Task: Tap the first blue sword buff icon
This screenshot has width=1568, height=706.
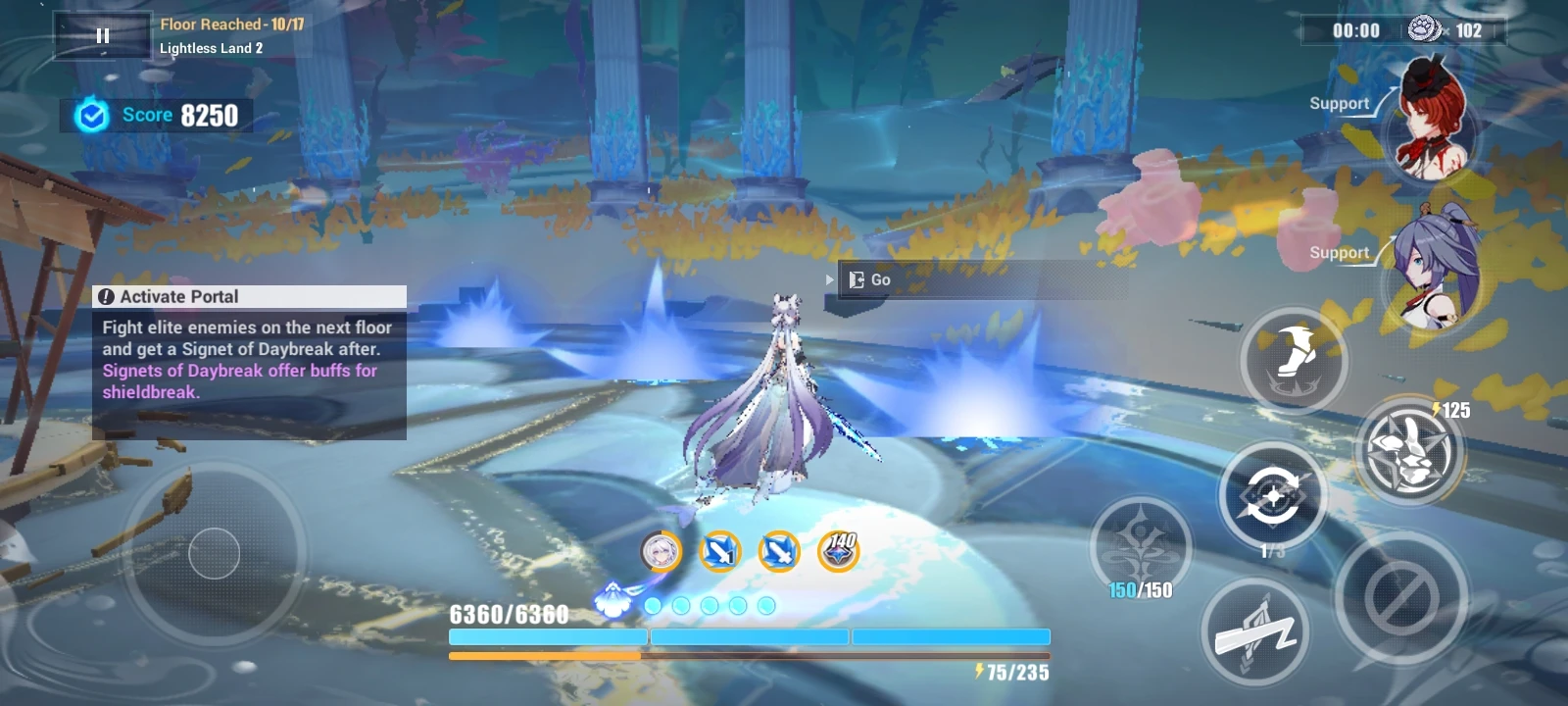Action: [x=717, y=552]
